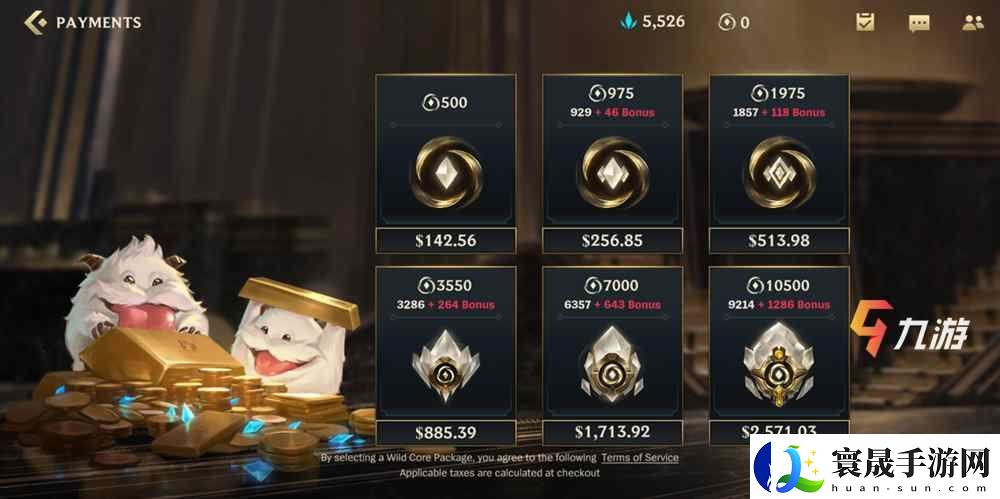Choose the 1975 Wild Cores package
The width and height of the screenshot is (1000, 499).
(779, 164)
